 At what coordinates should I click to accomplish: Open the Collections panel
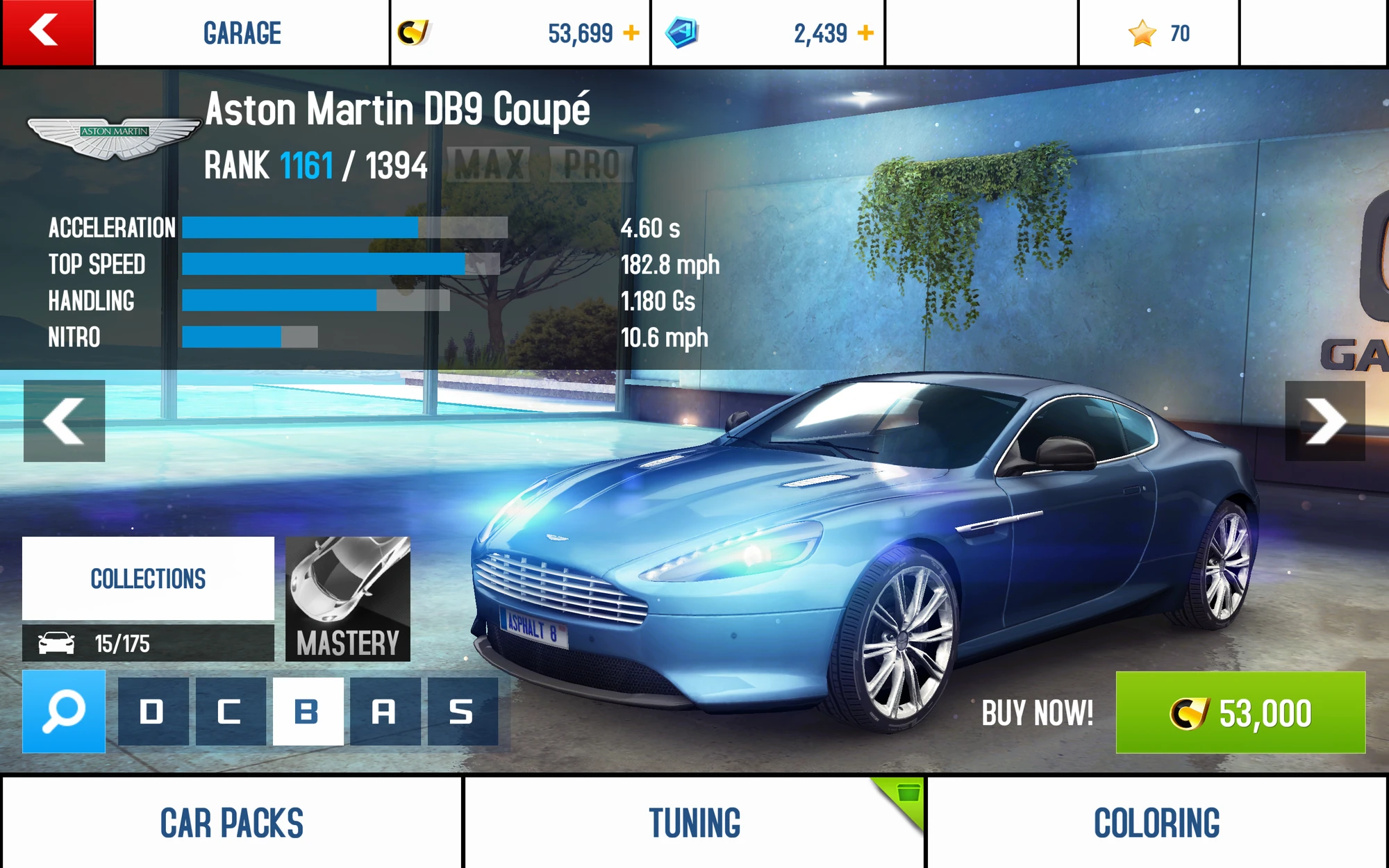(148, 578)
